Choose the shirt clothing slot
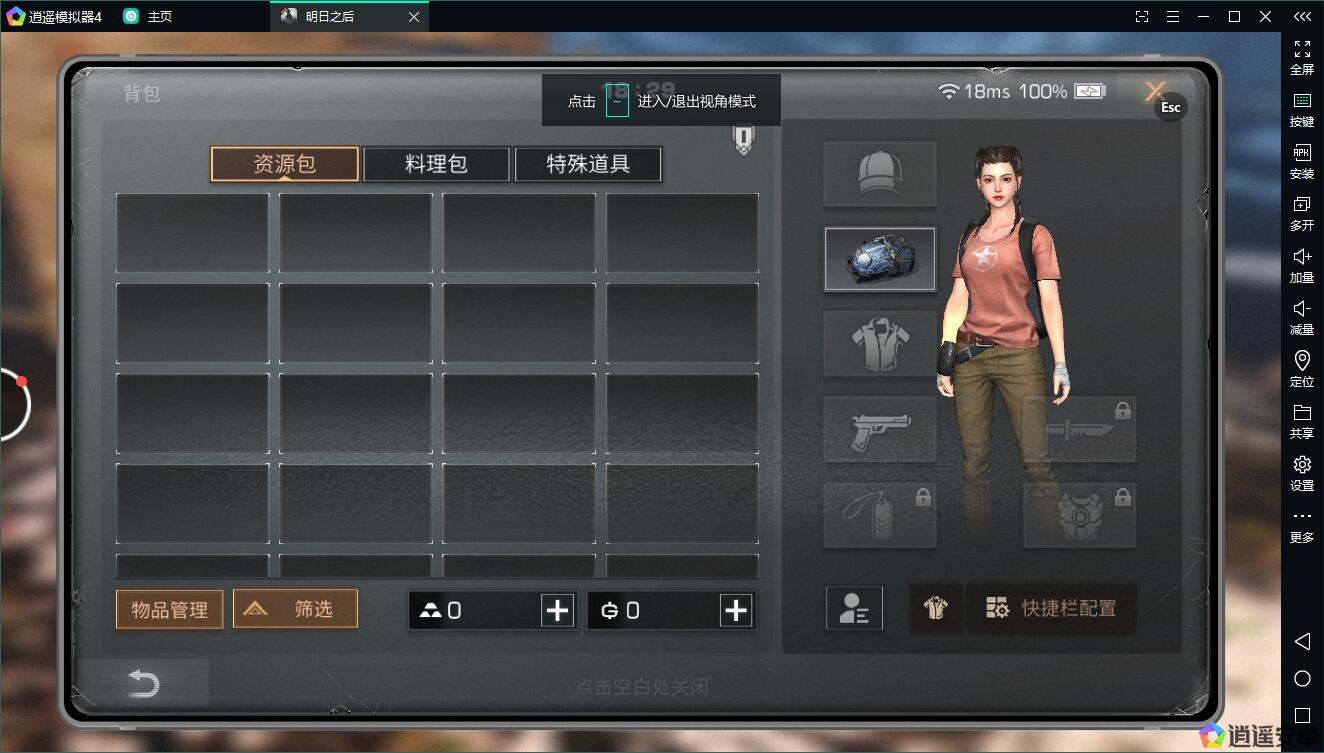Image resolution: width=1324 pixels, height=753 pixels. [880, 344]
